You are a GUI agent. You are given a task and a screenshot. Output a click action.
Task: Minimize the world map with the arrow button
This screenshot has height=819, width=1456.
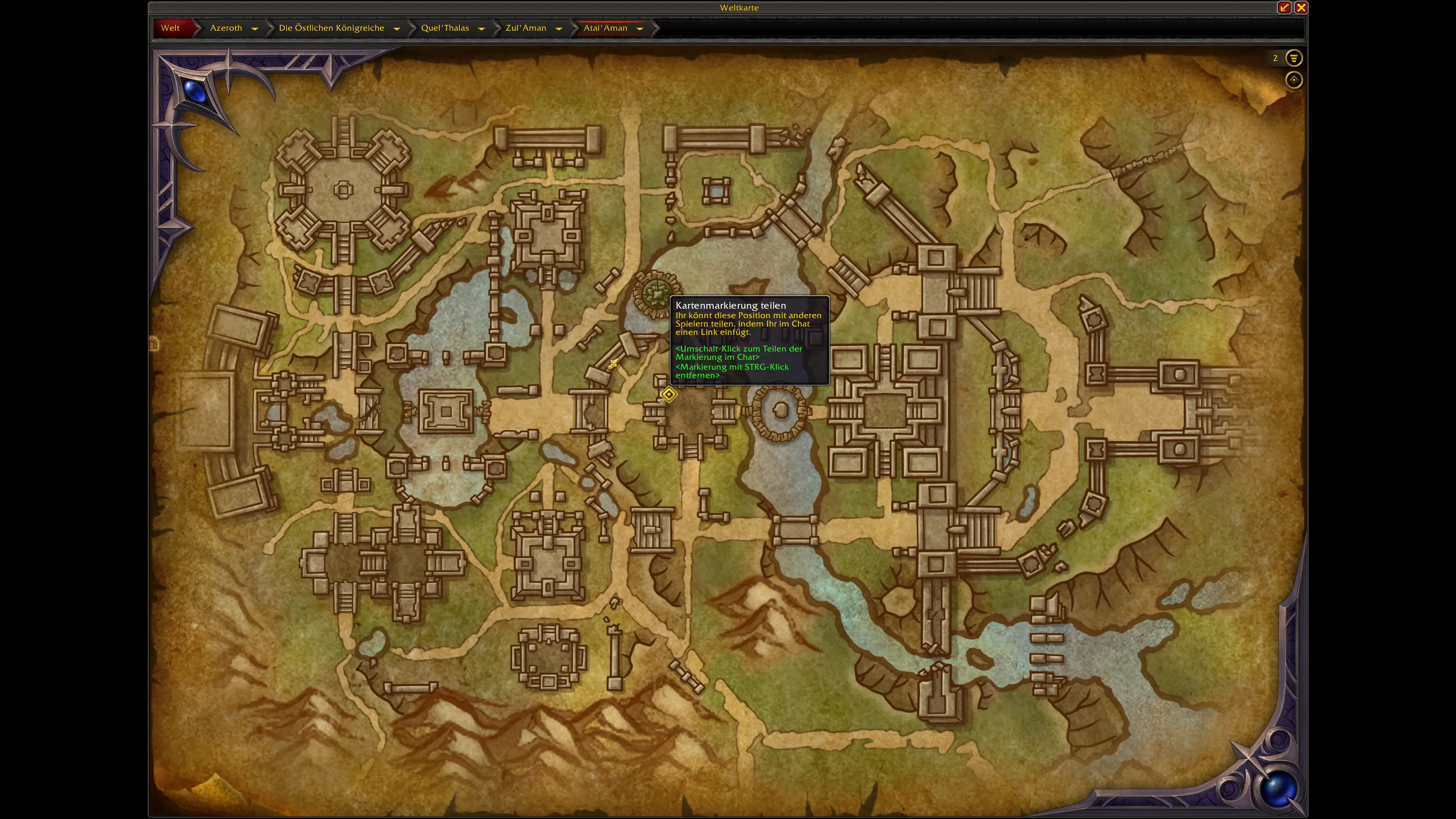(1284, 7)
